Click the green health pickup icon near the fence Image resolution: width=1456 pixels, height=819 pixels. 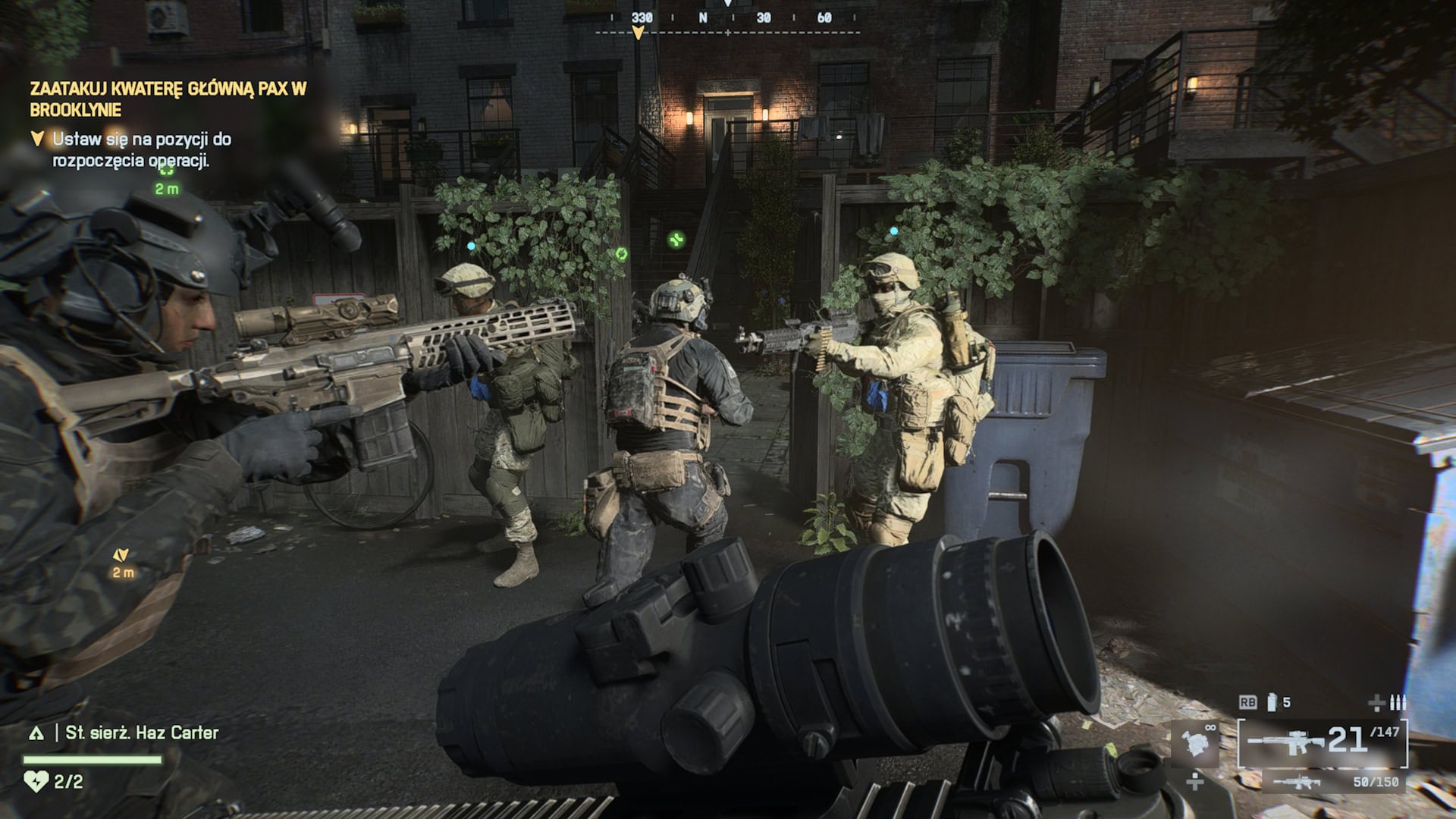675,240
